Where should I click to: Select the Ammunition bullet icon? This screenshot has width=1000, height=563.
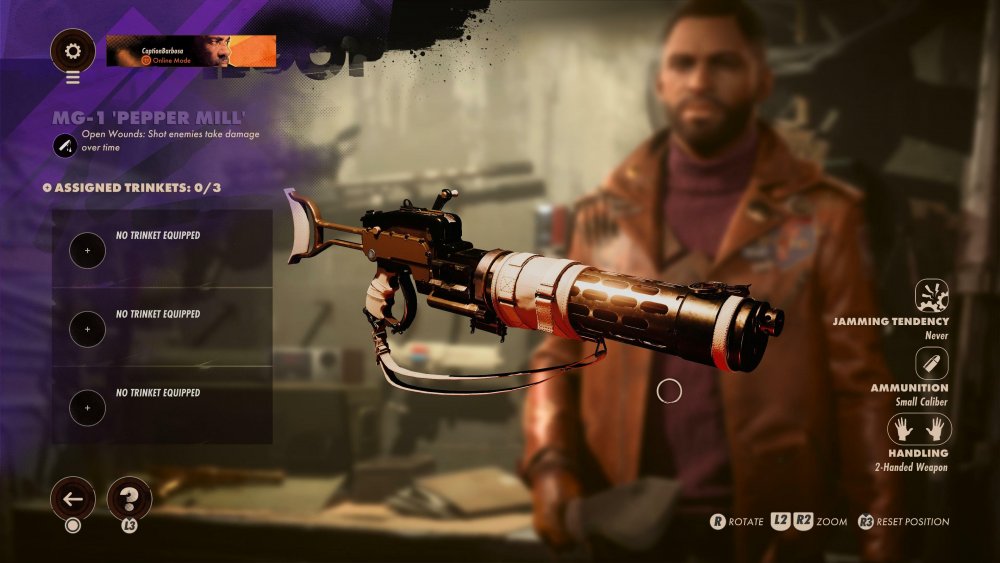(x=931, y=363)
